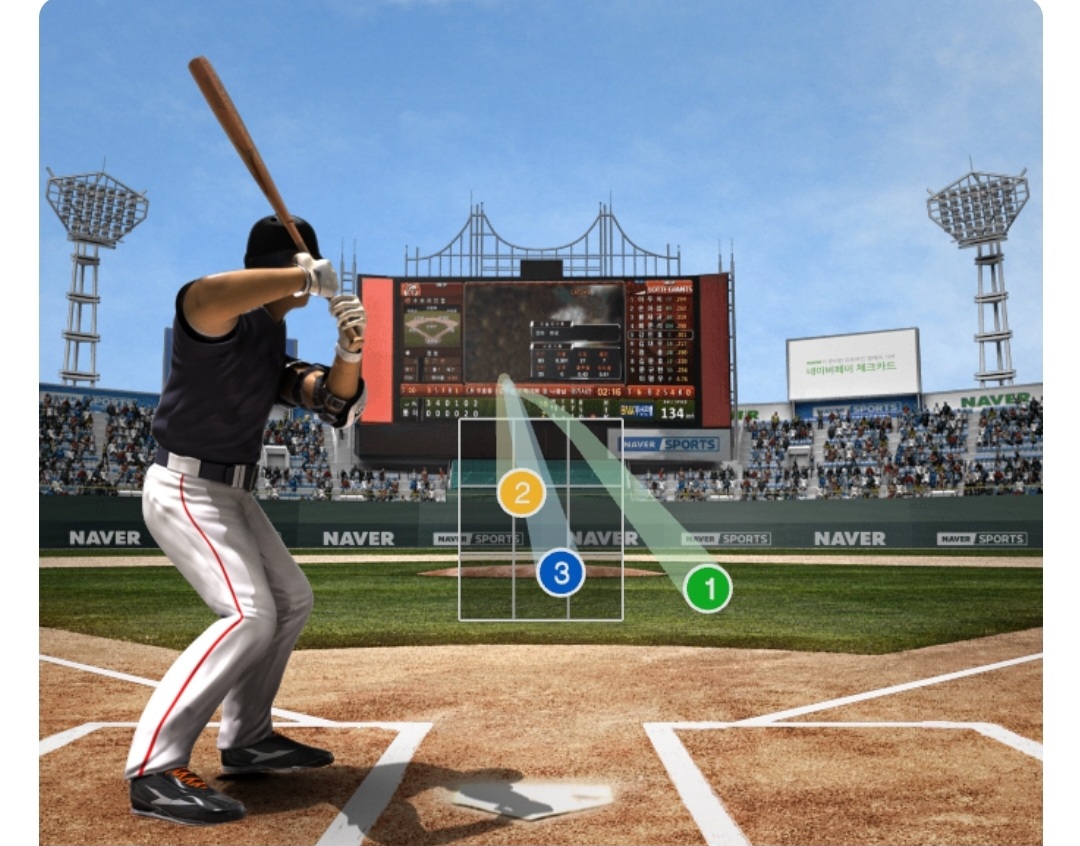Click the yellow pitch marker numbered 2
Screen dimensions: 1080x846
point(521,493)
